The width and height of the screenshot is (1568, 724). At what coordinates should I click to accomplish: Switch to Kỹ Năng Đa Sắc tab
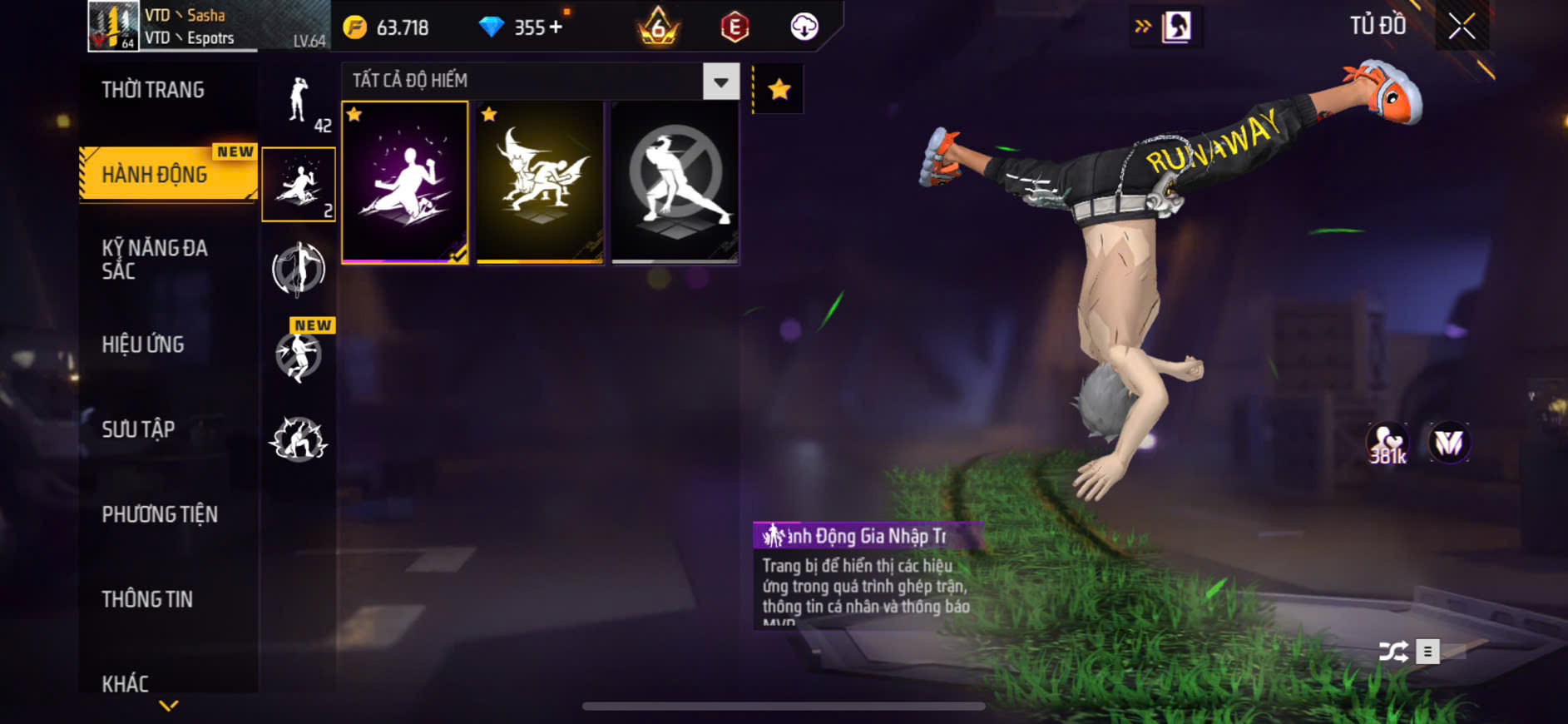click(155, 259)
